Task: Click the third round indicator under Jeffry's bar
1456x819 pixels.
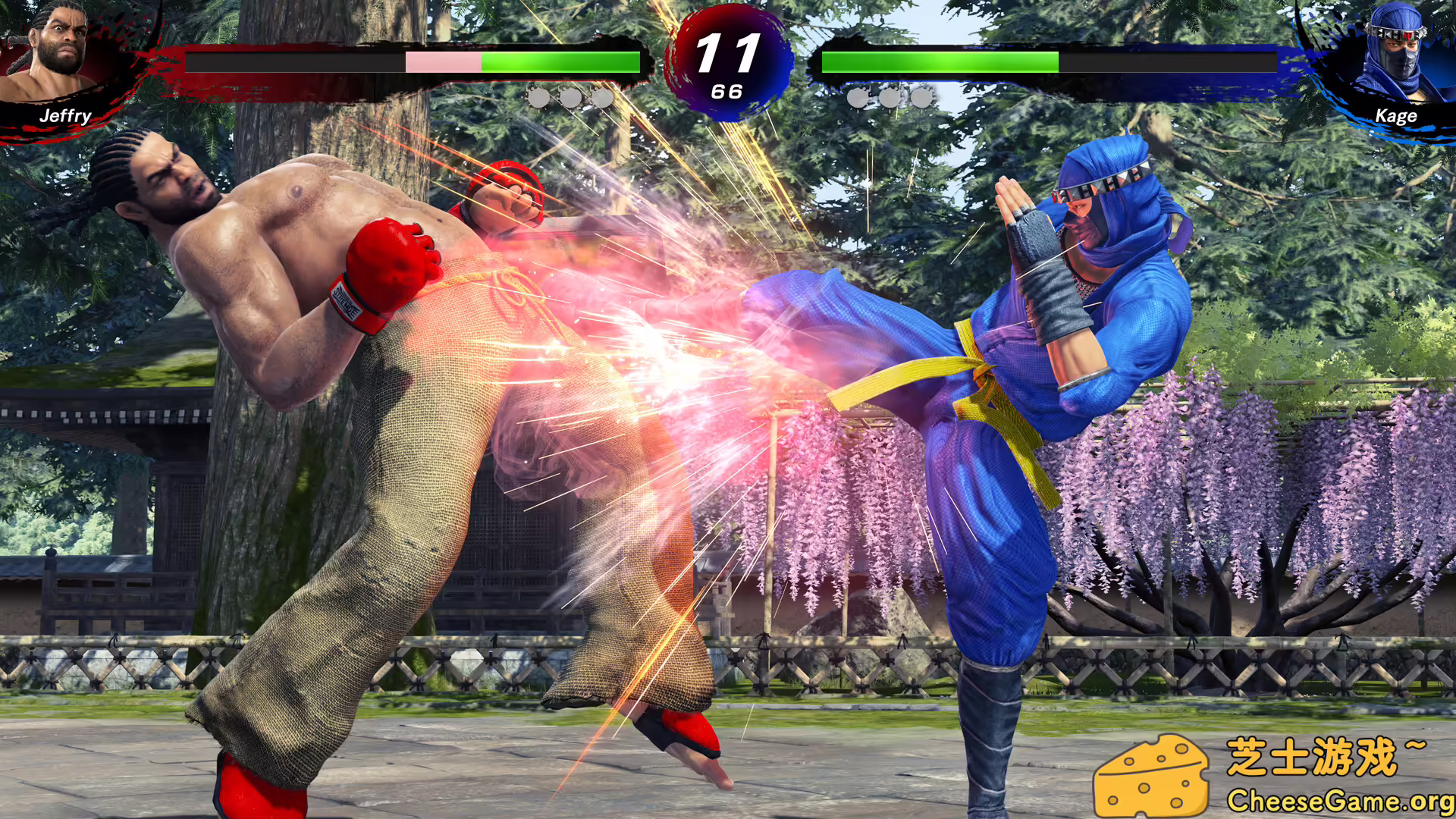Action: tap(604, 98)
